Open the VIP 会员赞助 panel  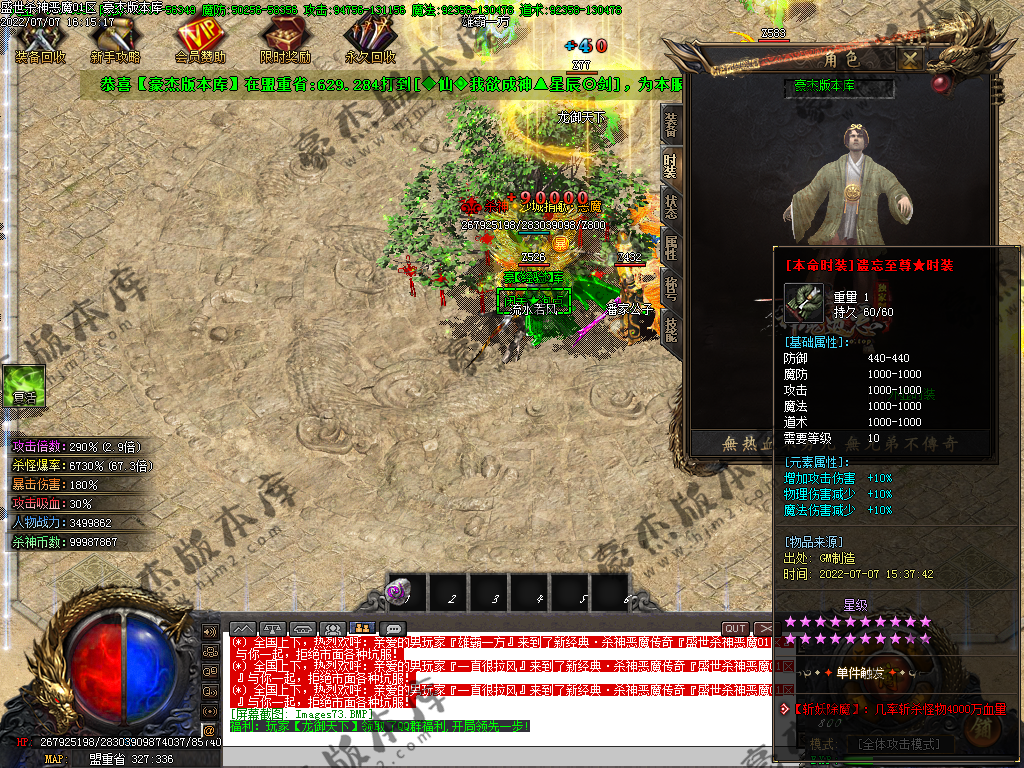click(x=200, y=42)
